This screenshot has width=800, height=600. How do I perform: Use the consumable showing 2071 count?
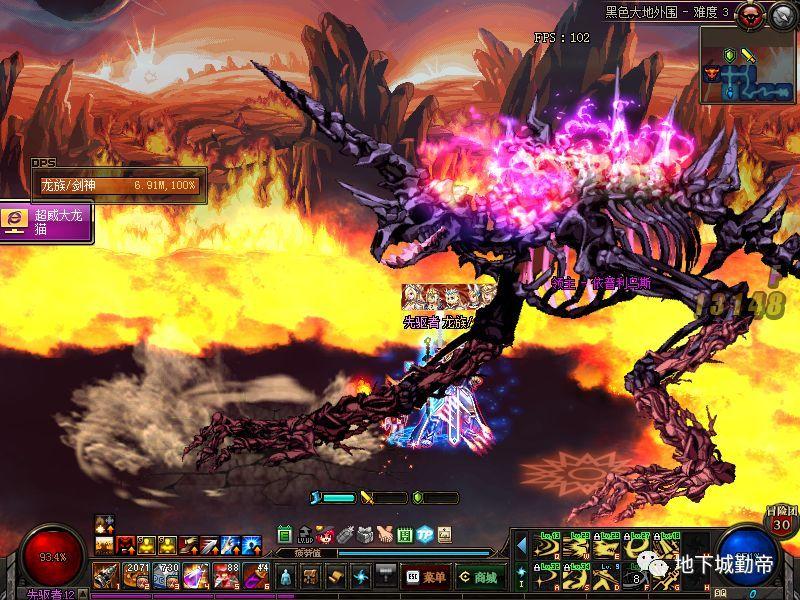coord(136,576)
